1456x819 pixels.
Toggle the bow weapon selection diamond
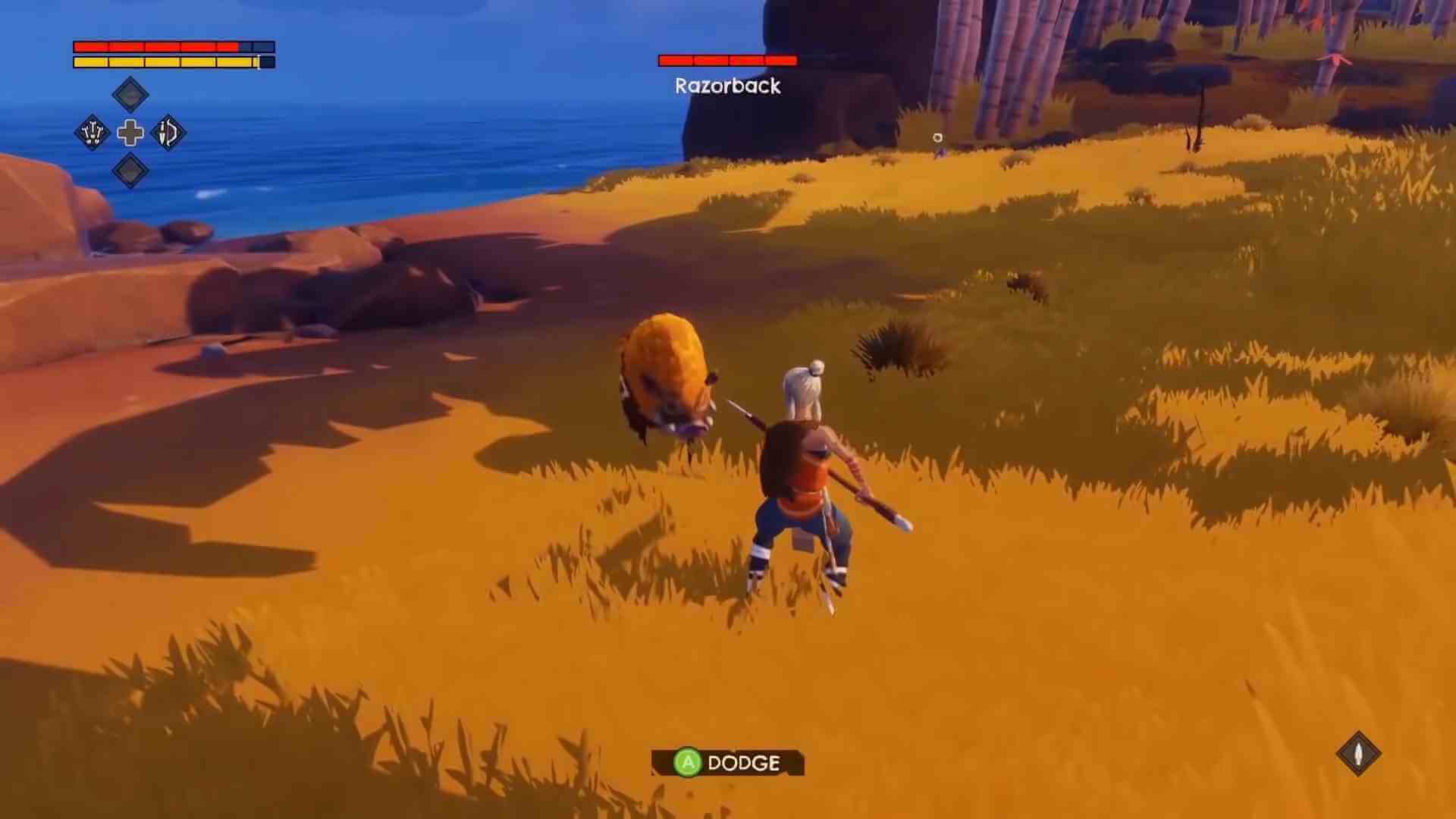168,133
